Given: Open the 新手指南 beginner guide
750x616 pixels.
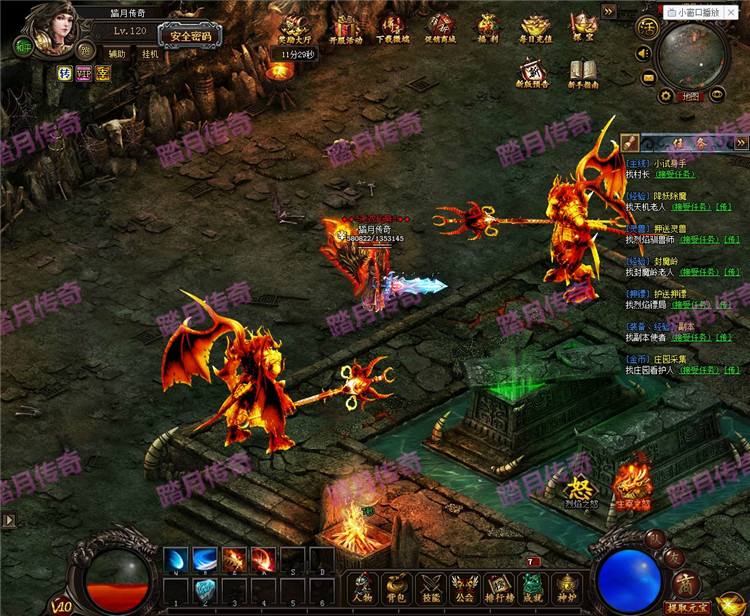Looking at the screenshot, I should 584,72.
